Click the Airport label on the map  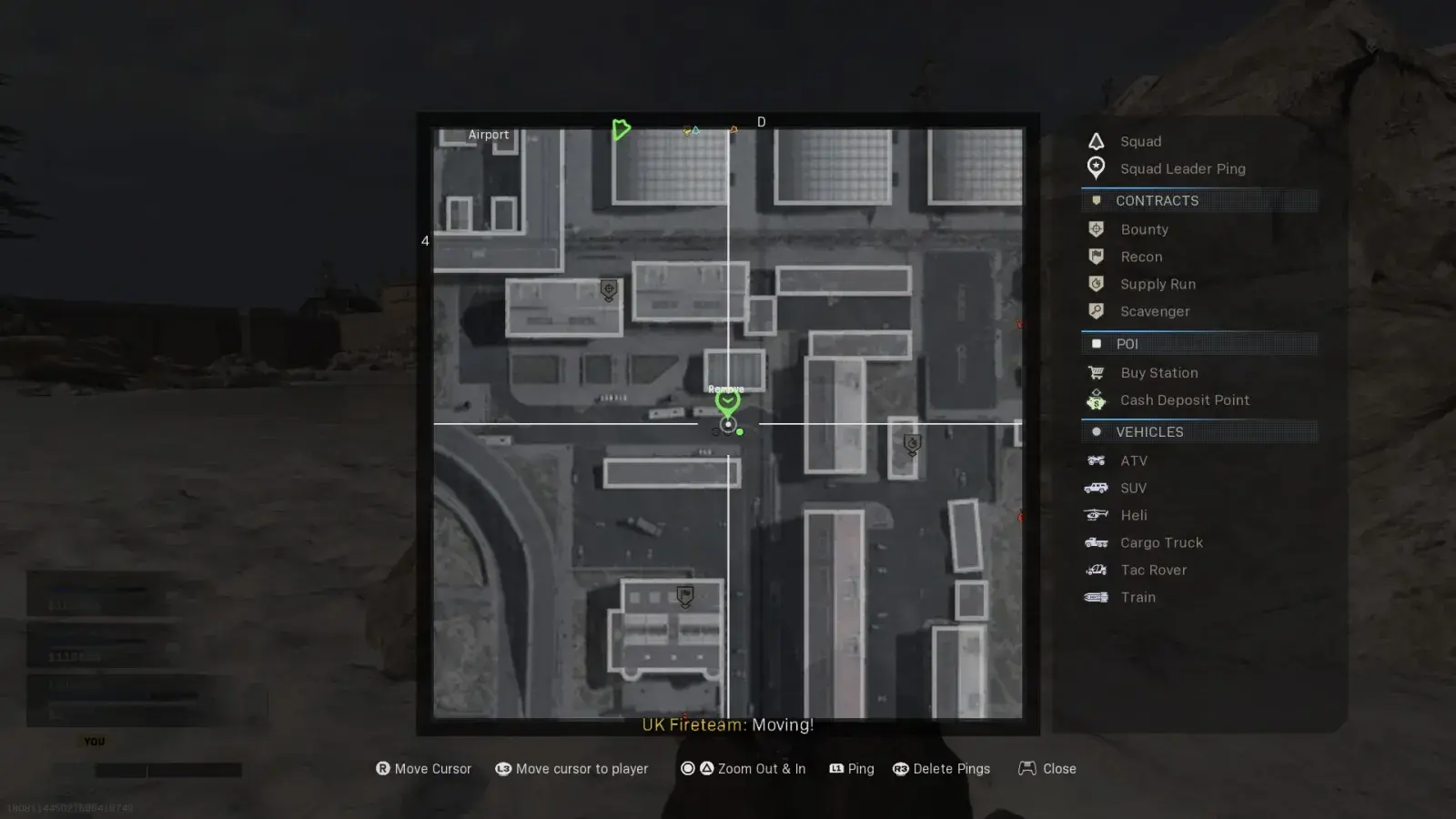[x=489, y=134]
